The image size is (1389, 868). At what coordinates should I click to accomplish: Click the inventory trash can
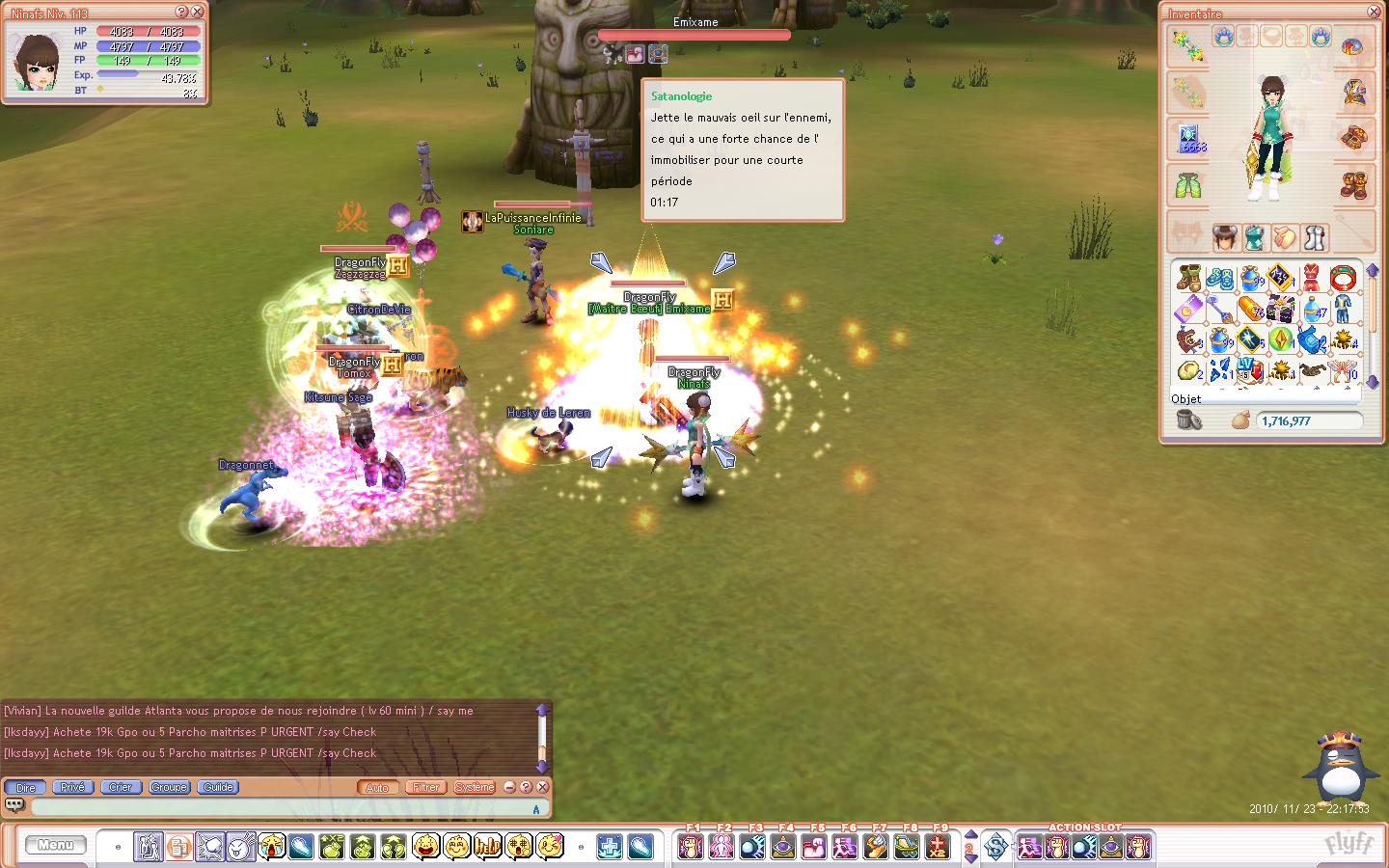coord(1189,420)
